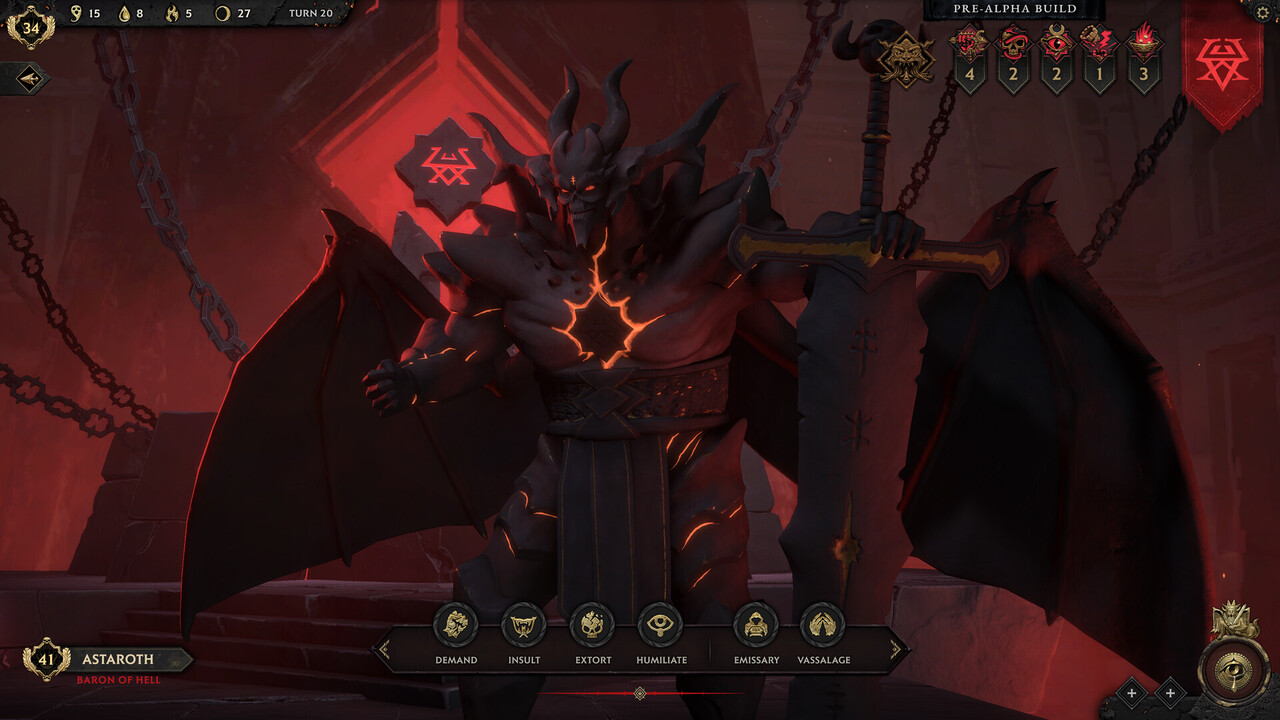Screen dimensions: 1280x720
Task: Offer Vassalage with the praying hands button
Action: [823, 626]
